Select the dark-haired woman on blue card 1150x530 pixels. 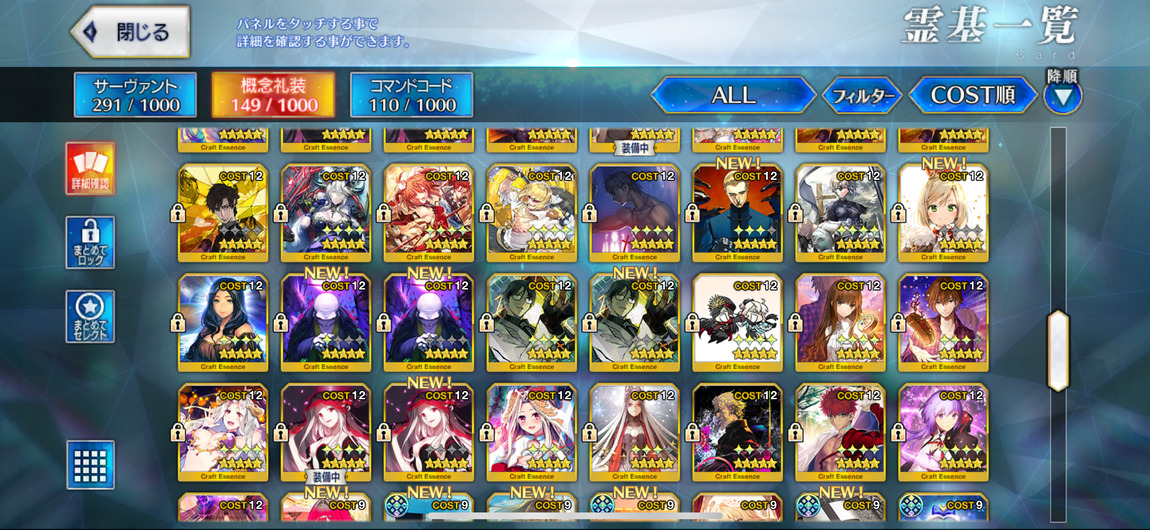pos(223,320)
